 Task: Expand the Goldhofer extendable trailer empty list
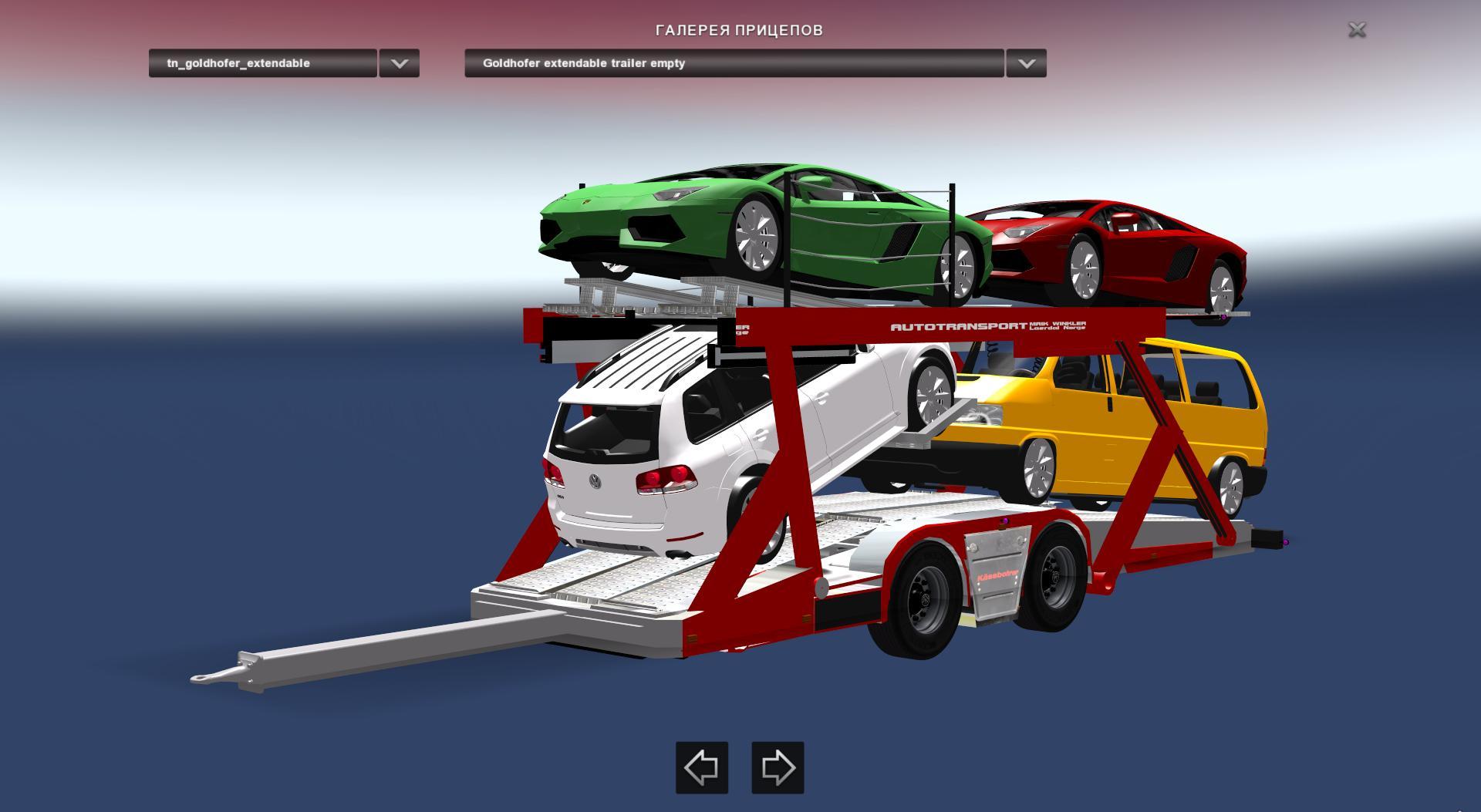1026,63
